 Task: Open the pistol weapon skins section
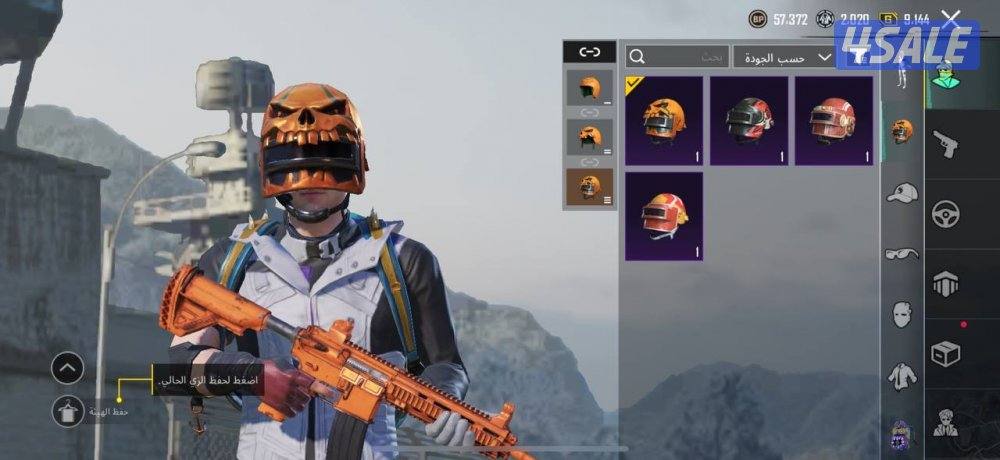click(x=945, y=145)
